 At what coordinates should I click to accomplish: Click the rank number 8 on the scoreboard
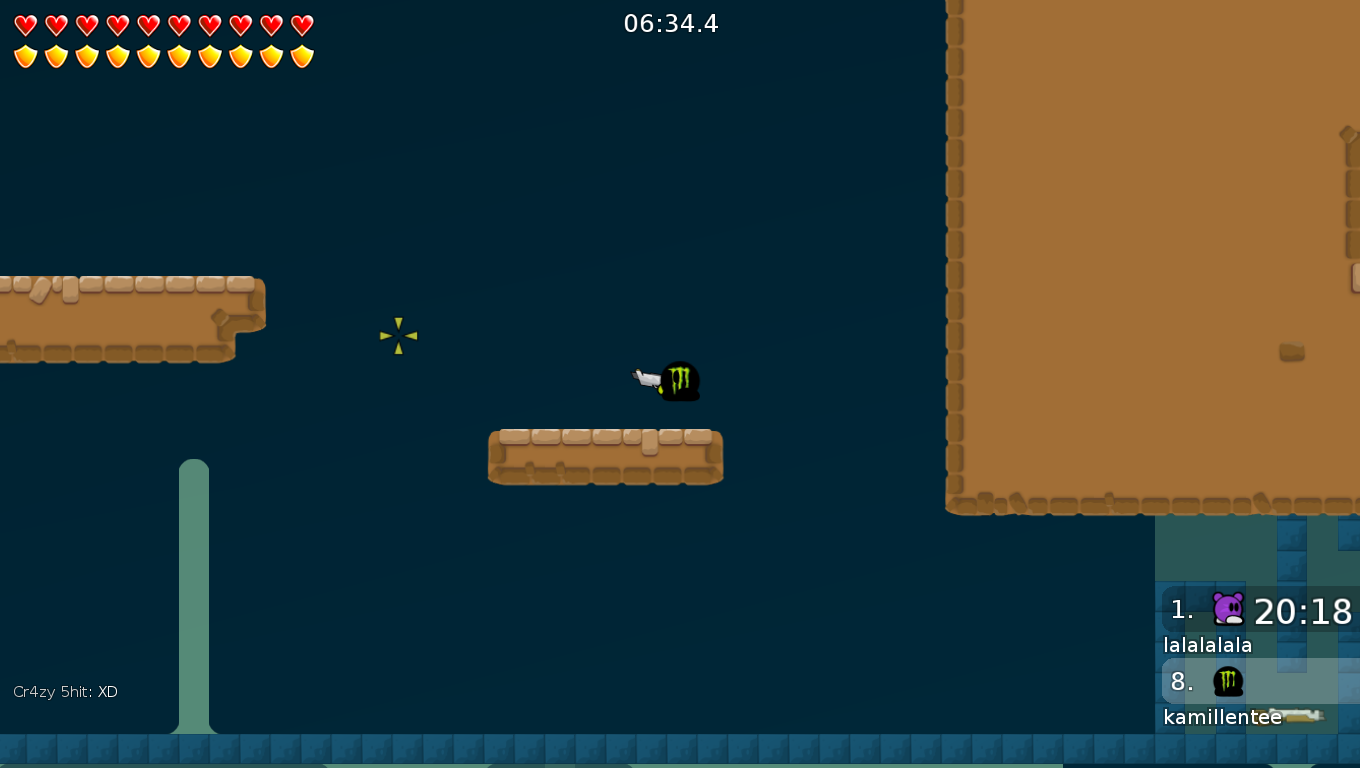1180,683
